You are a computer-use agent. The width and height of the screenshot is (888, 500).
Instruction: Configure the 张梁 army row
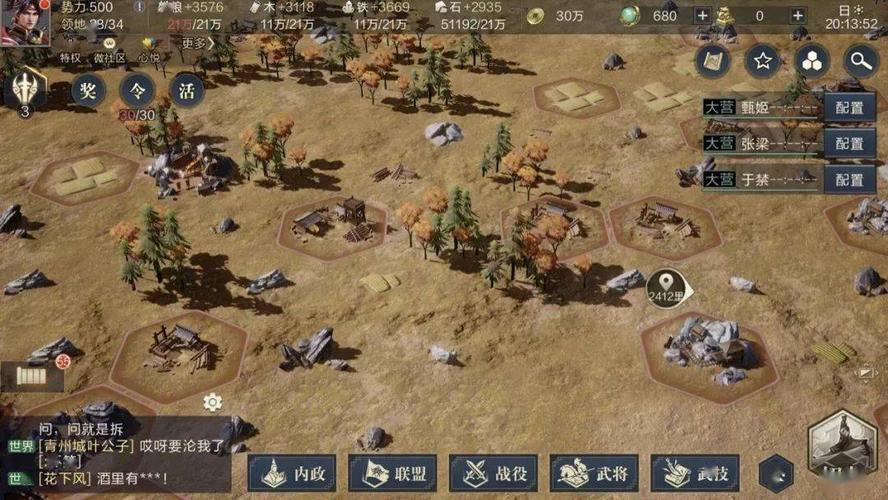pos(849,144)
